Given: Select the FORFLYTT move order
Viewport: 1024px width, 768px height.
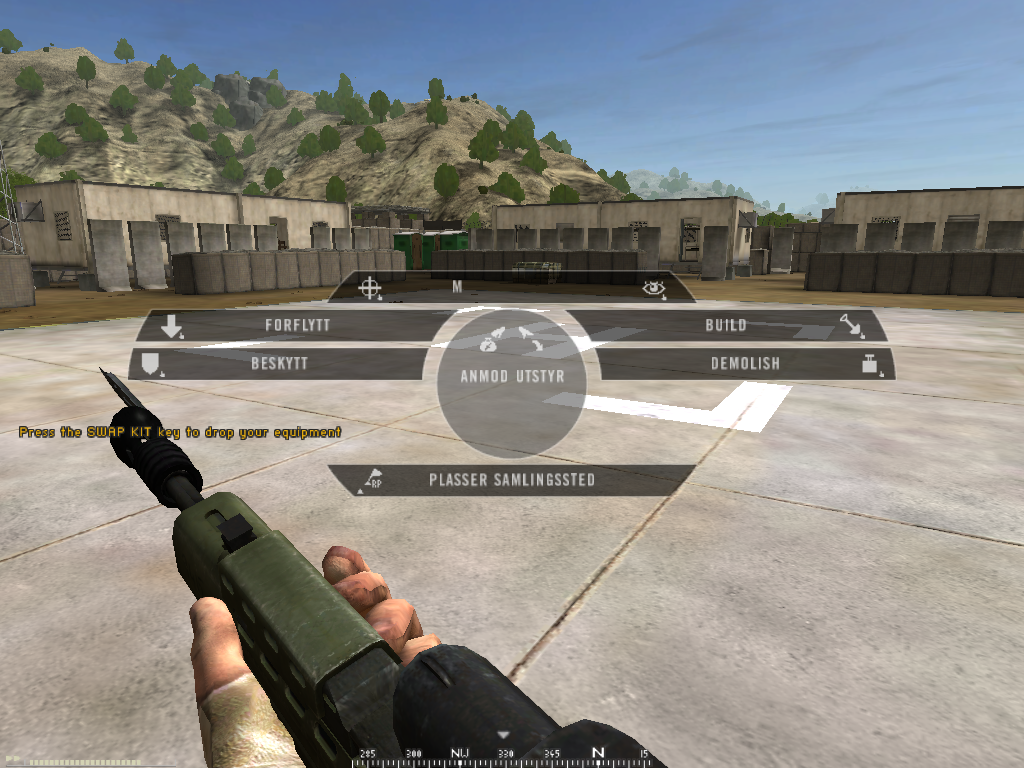Looking at the screenshot, I should click(x=297, y=325).
